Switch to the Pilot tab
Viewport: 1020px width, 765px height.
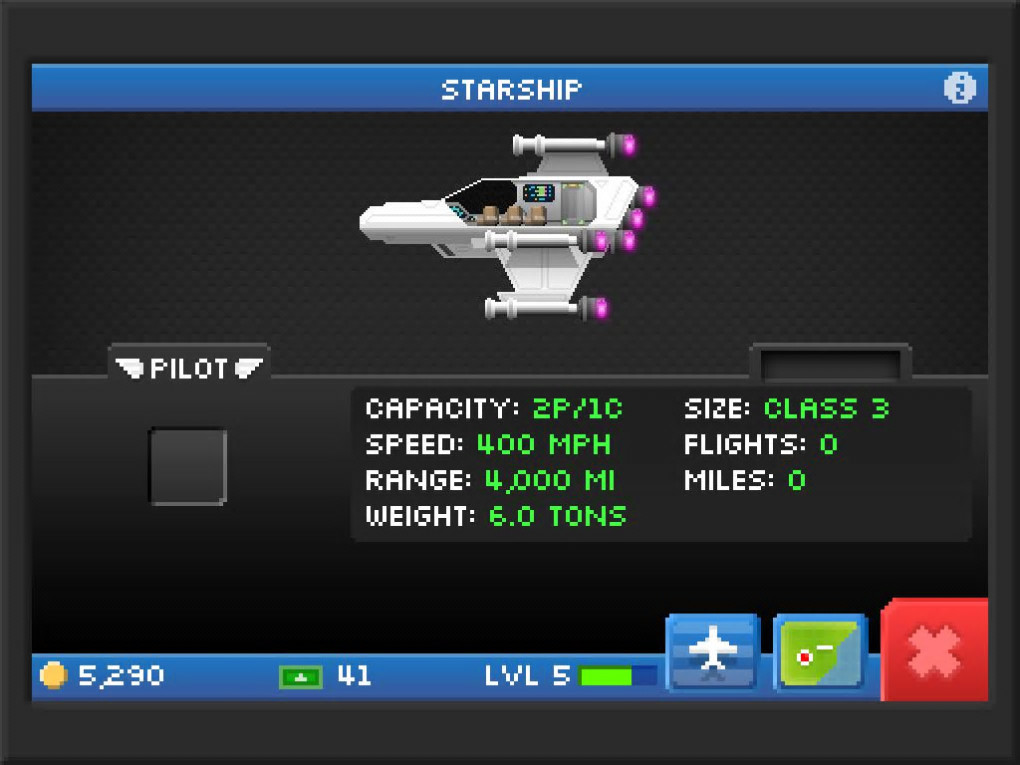pyautogui.click(x=189, y=367)
